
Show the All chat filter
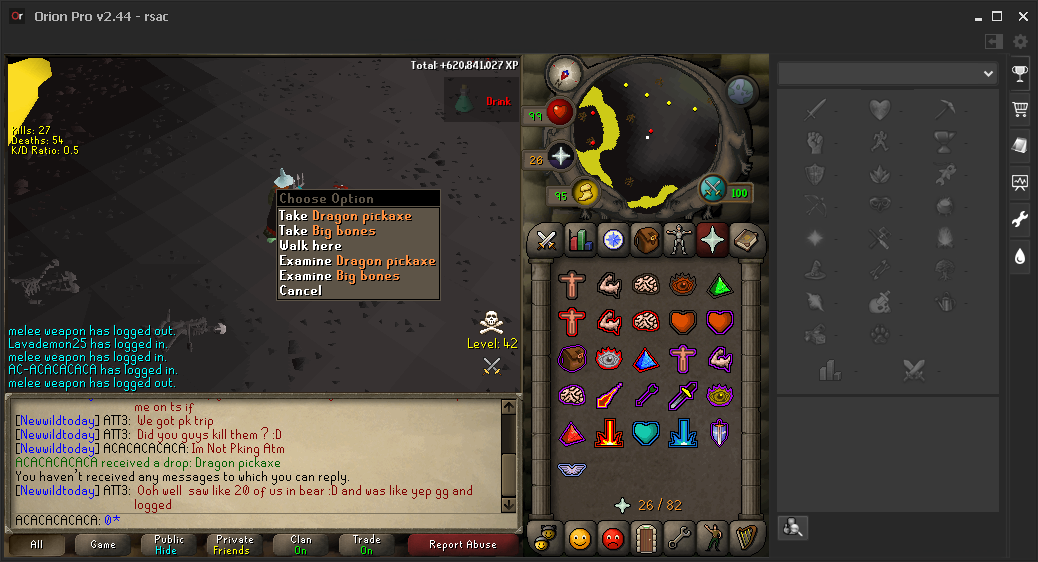(x=37, y=545)
